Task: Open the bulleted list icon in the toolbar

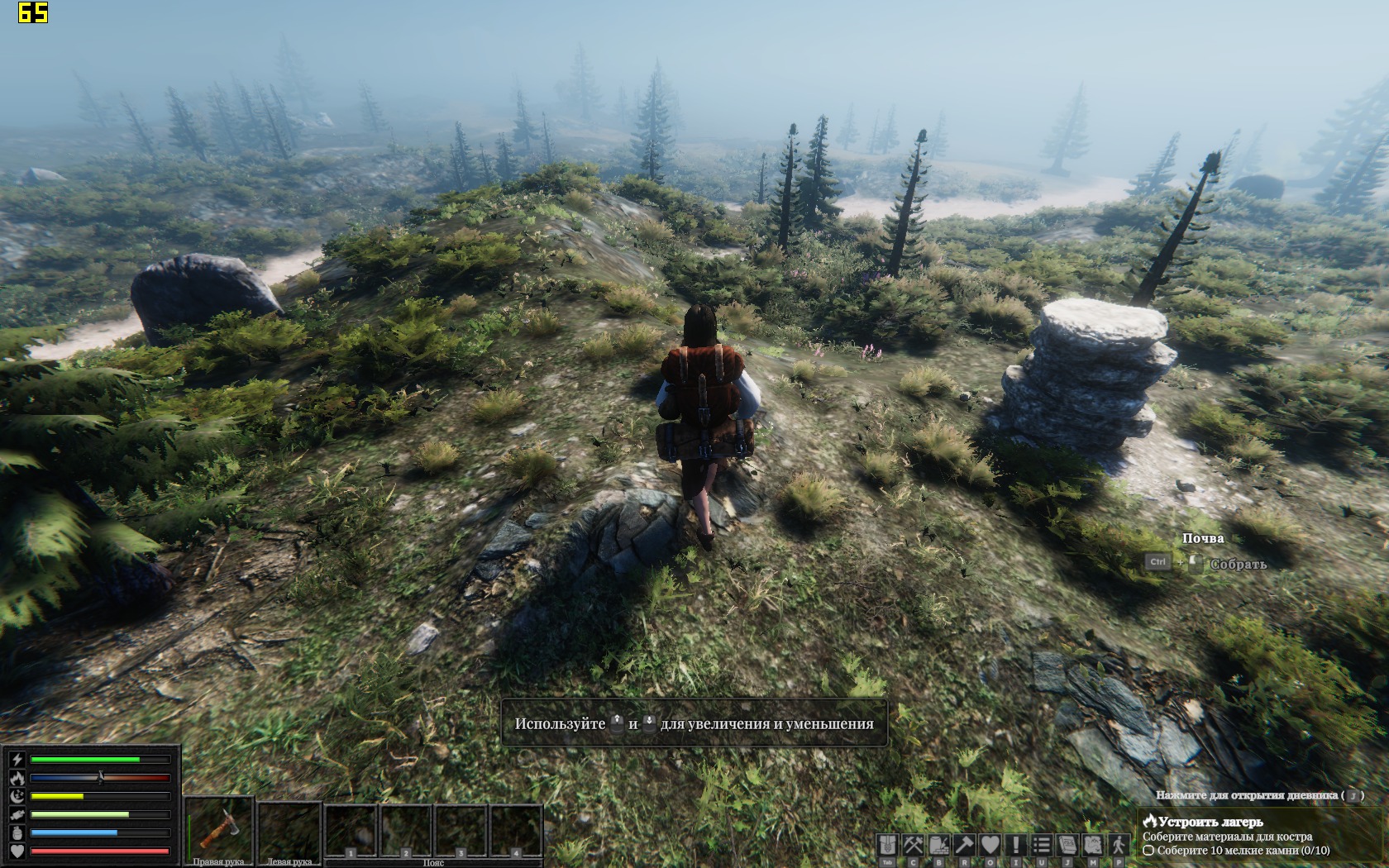Action: click(x=1042, y=845)
